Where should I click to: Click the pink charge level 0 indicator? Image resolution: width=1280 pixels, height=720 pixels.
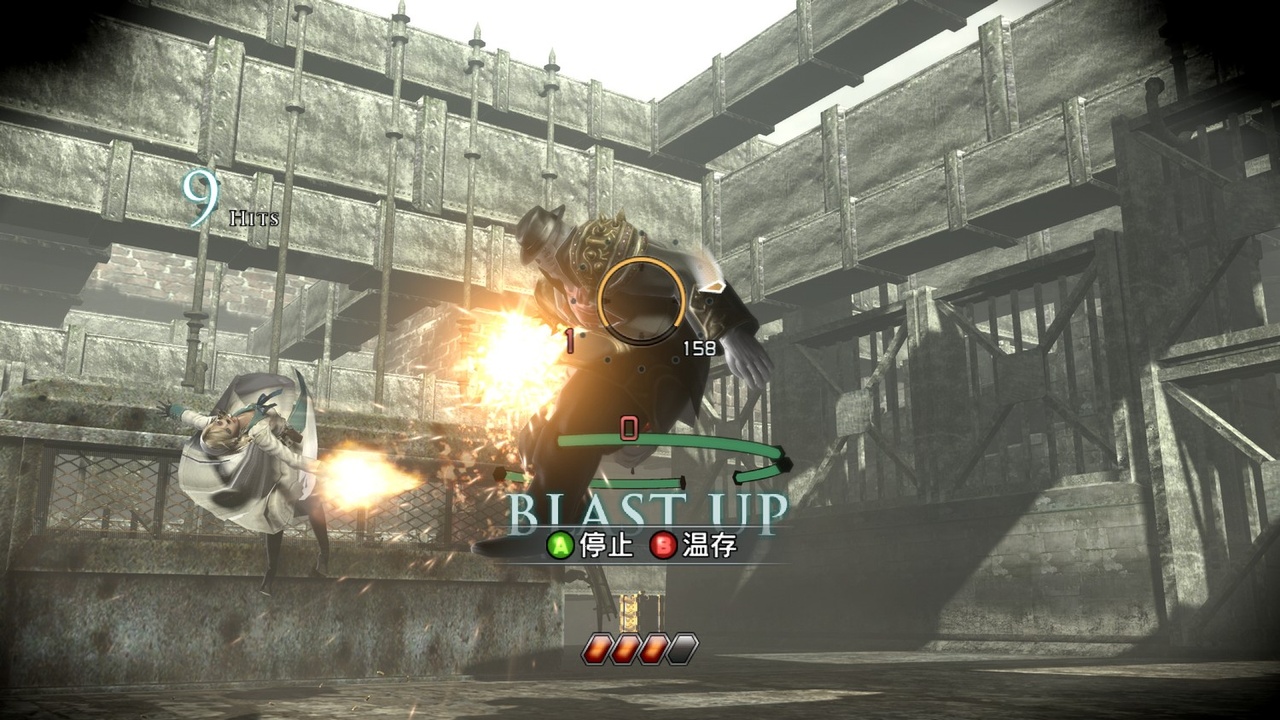[628, 428]
